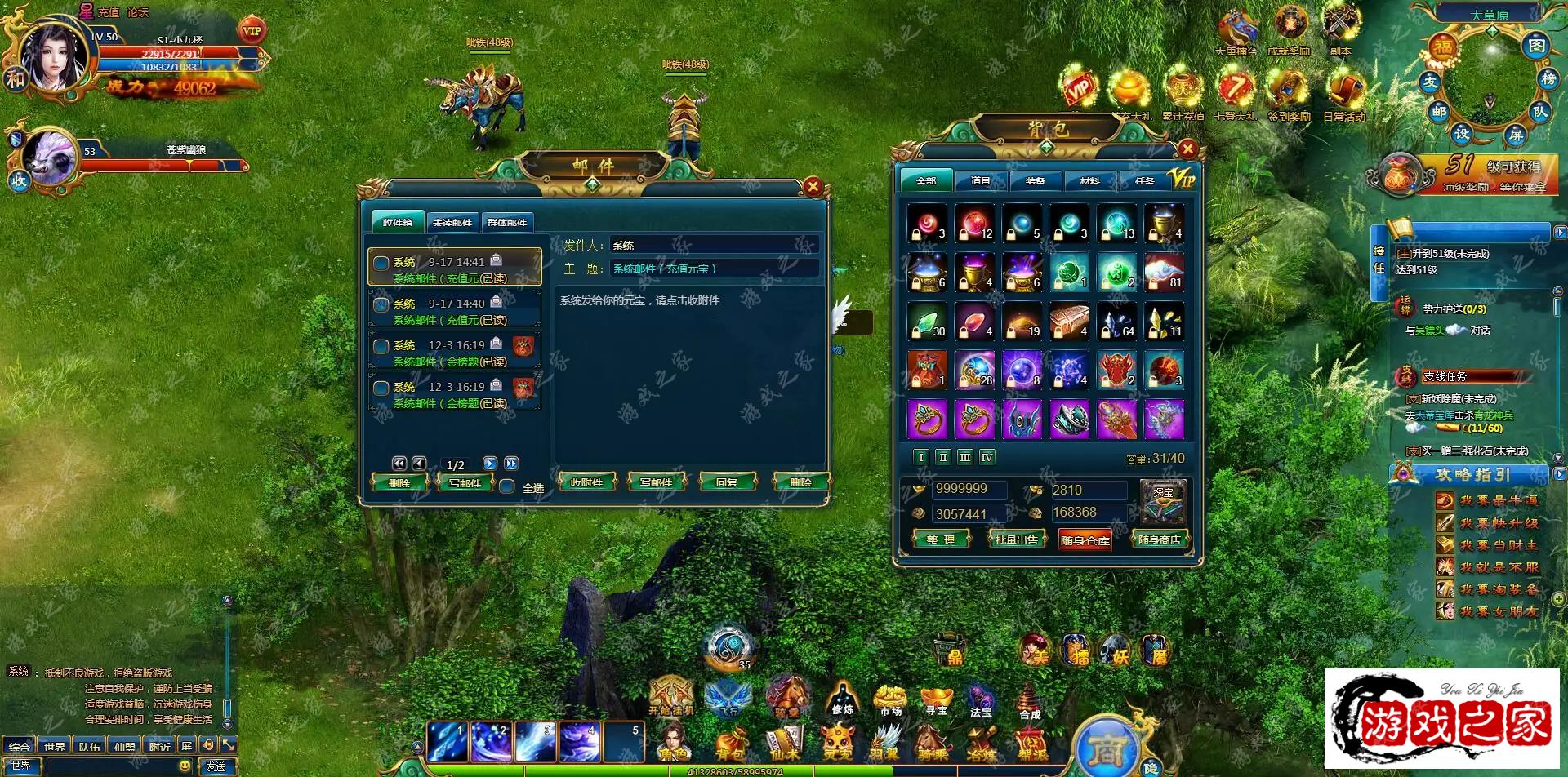Open the 日常活动 daily activity icon

[1344, 92]
